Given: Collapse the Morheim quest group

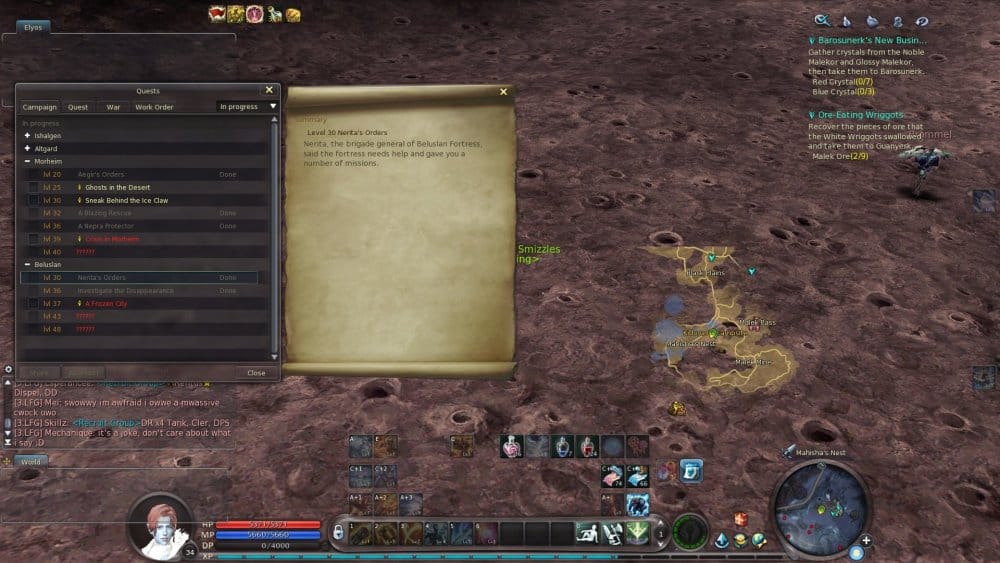Looking at the screenshot, I should click(27, 161).
